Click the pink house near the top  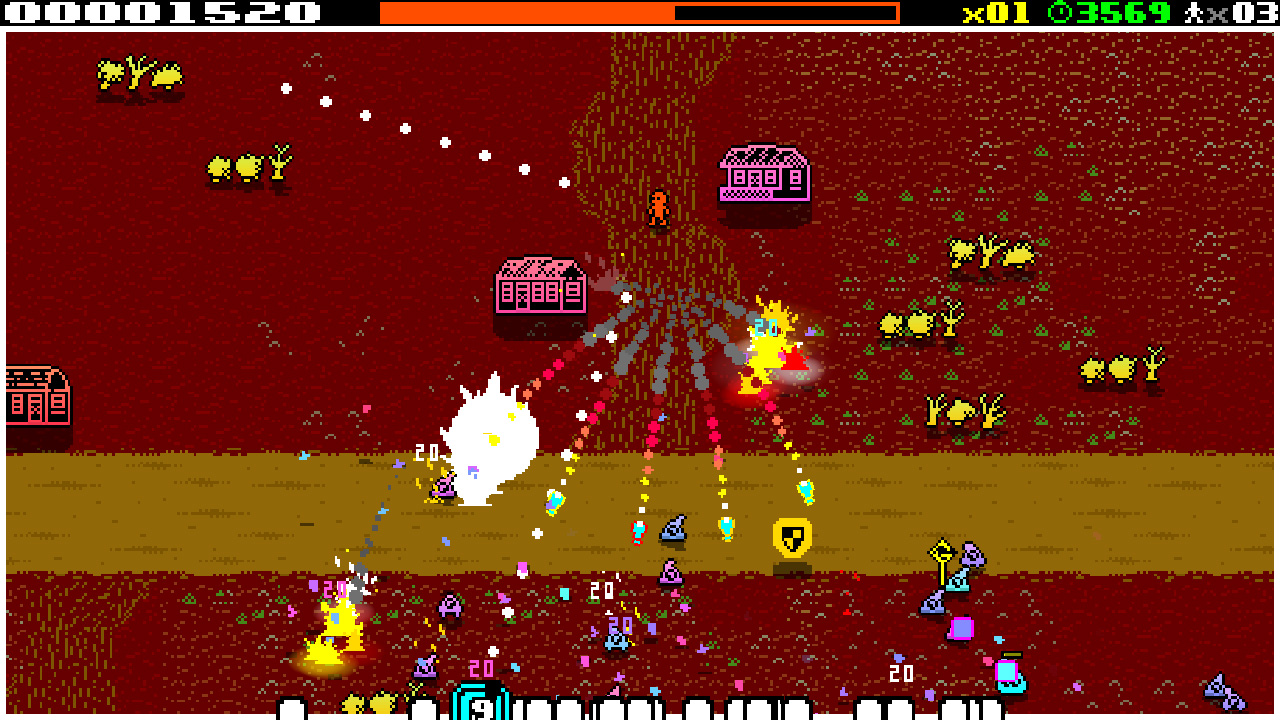tap(764, 173)
